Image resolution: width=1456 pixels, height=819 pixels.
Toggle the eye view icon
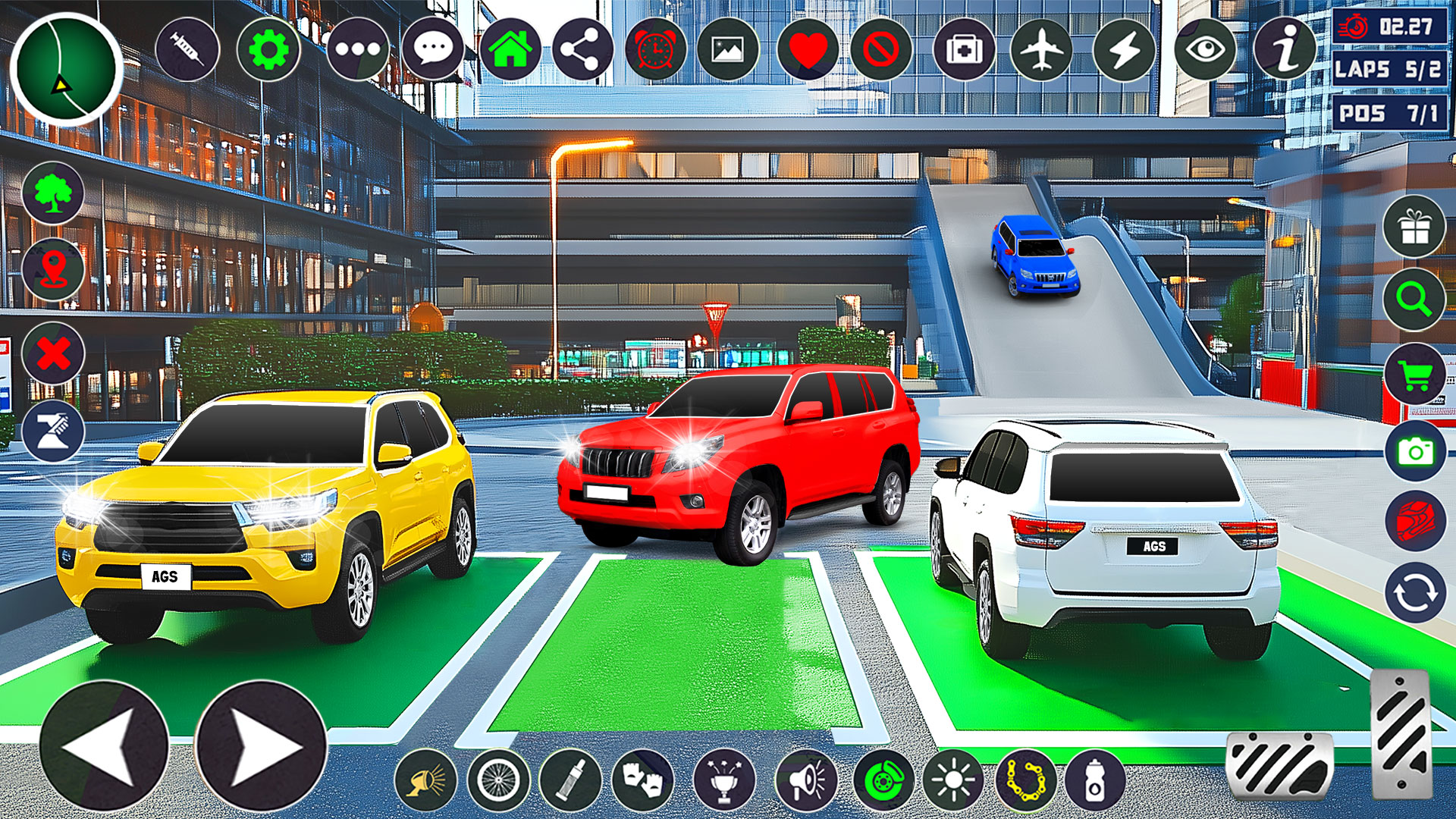[1205, 50]
